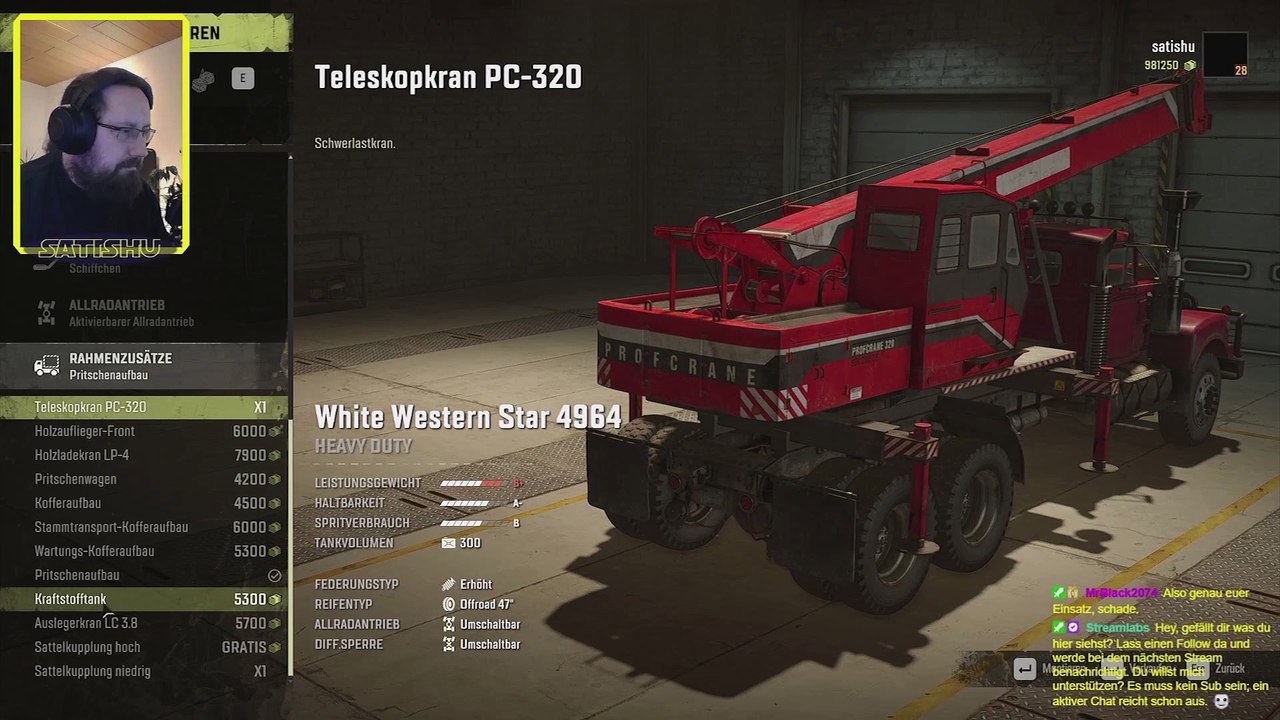This screenshot has height=720, width=1280.
Task: Click the Zurück back button
Action: [x=1228, y=668]
